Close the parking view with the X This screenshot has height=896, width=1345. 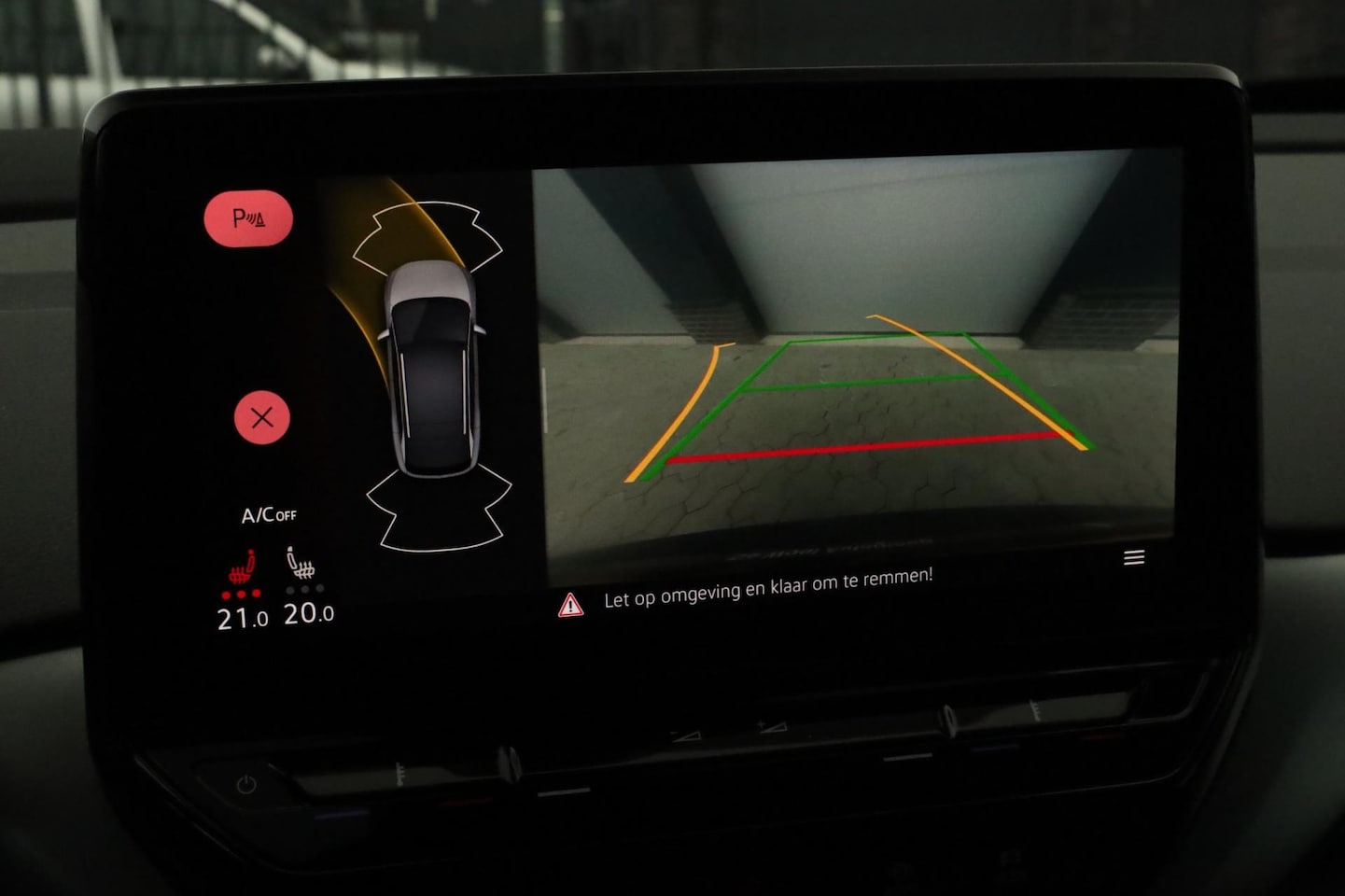[x=261, y=417]
